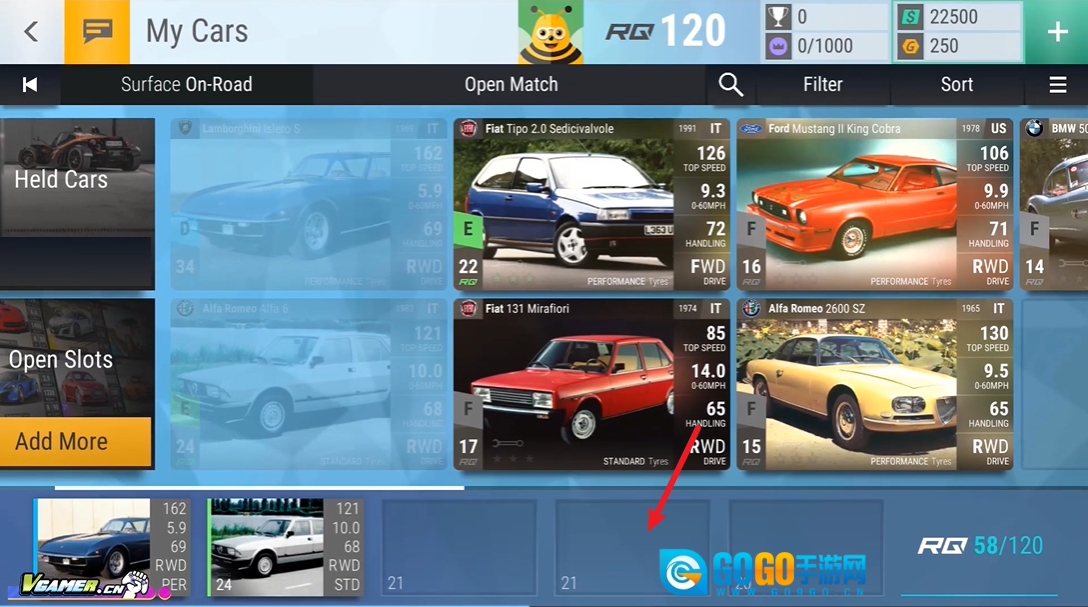1088x607 pixels.
Task: Open the Sort options
Action: coord(957,85)
